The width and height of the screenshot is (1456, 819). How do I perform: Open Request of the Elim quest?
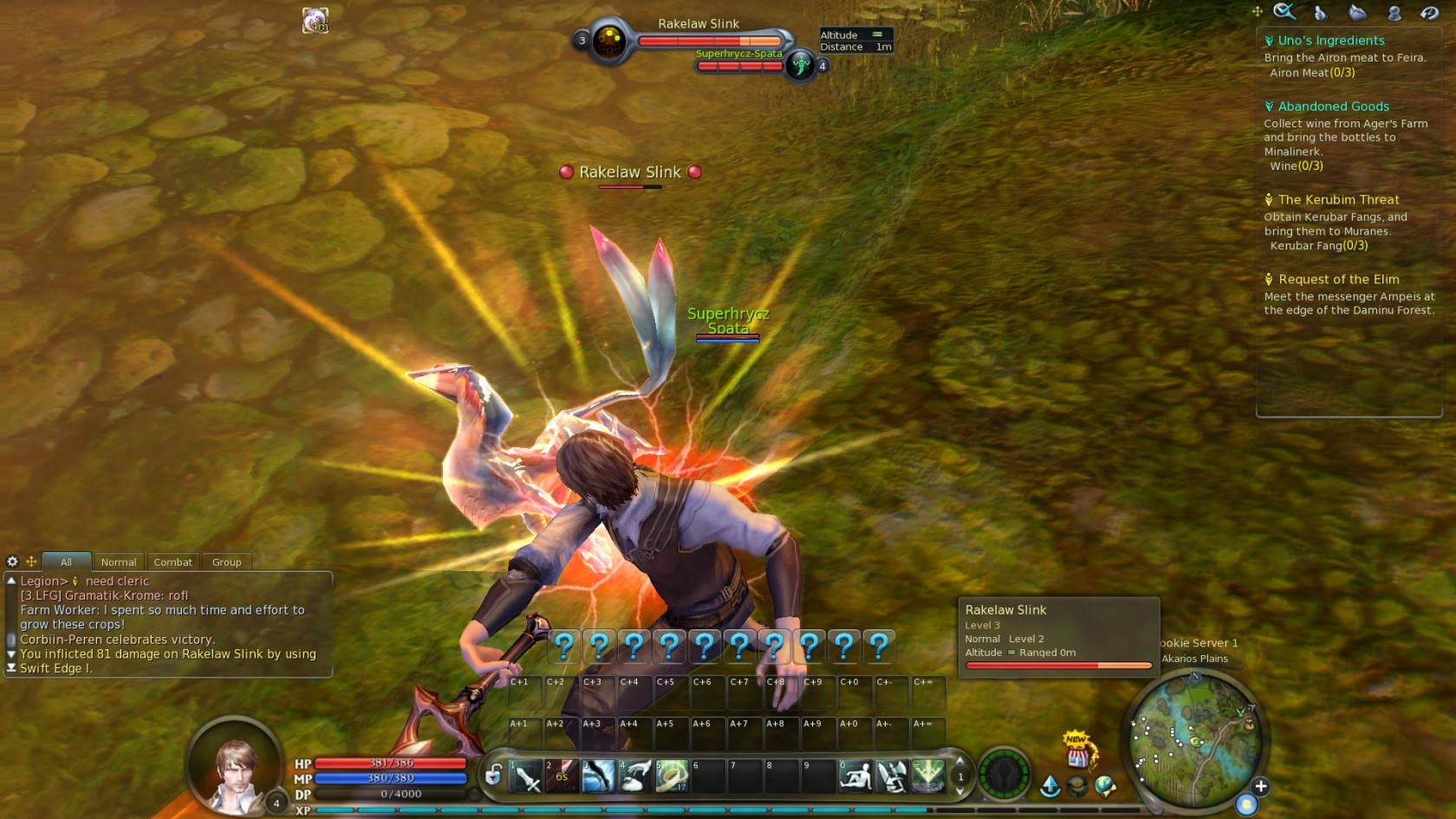[1338, 279]
